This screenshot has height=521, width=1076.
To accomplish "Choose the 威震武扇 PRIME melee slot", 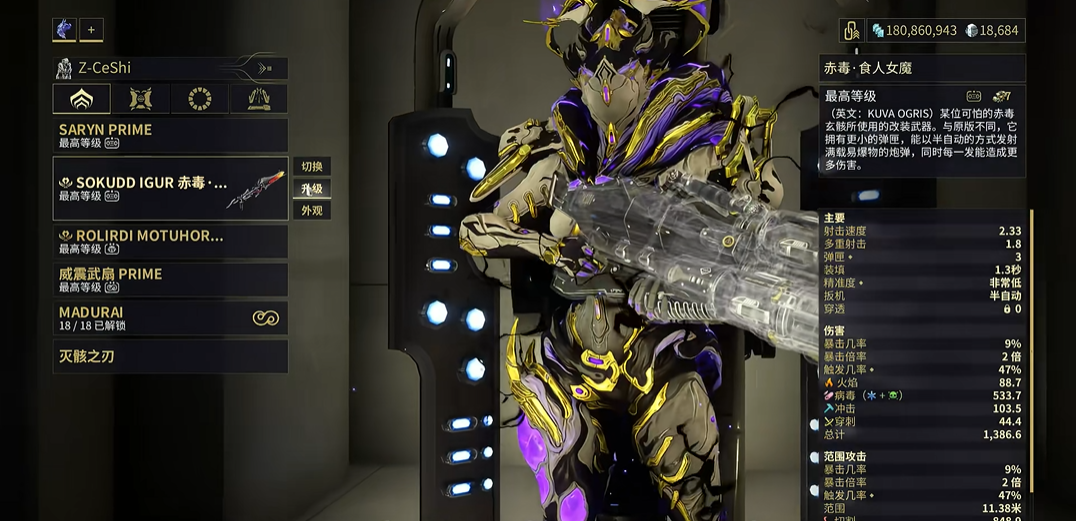I will [170, 279].
